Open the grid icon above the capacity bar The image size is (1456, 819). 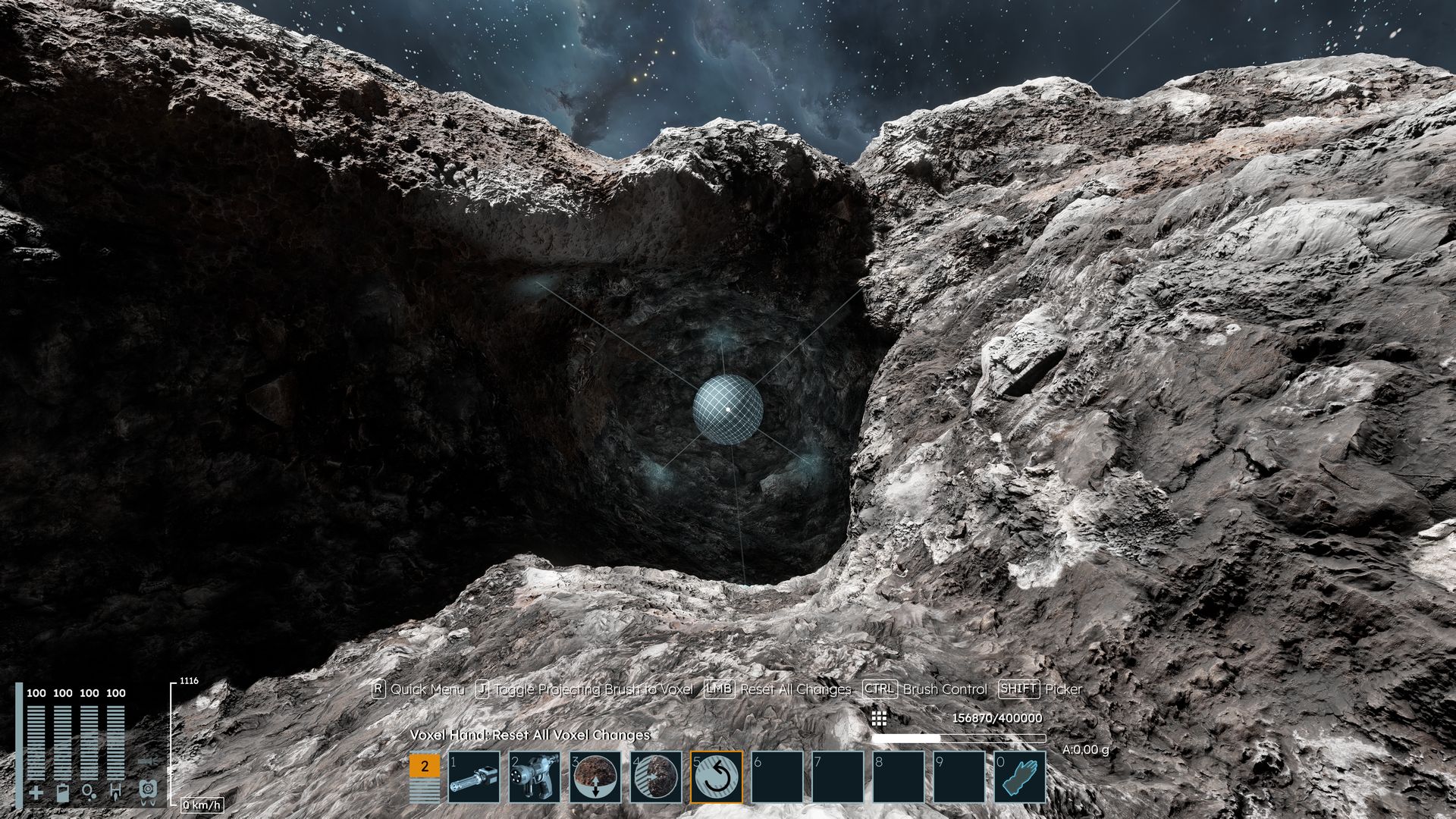point(879,718)
